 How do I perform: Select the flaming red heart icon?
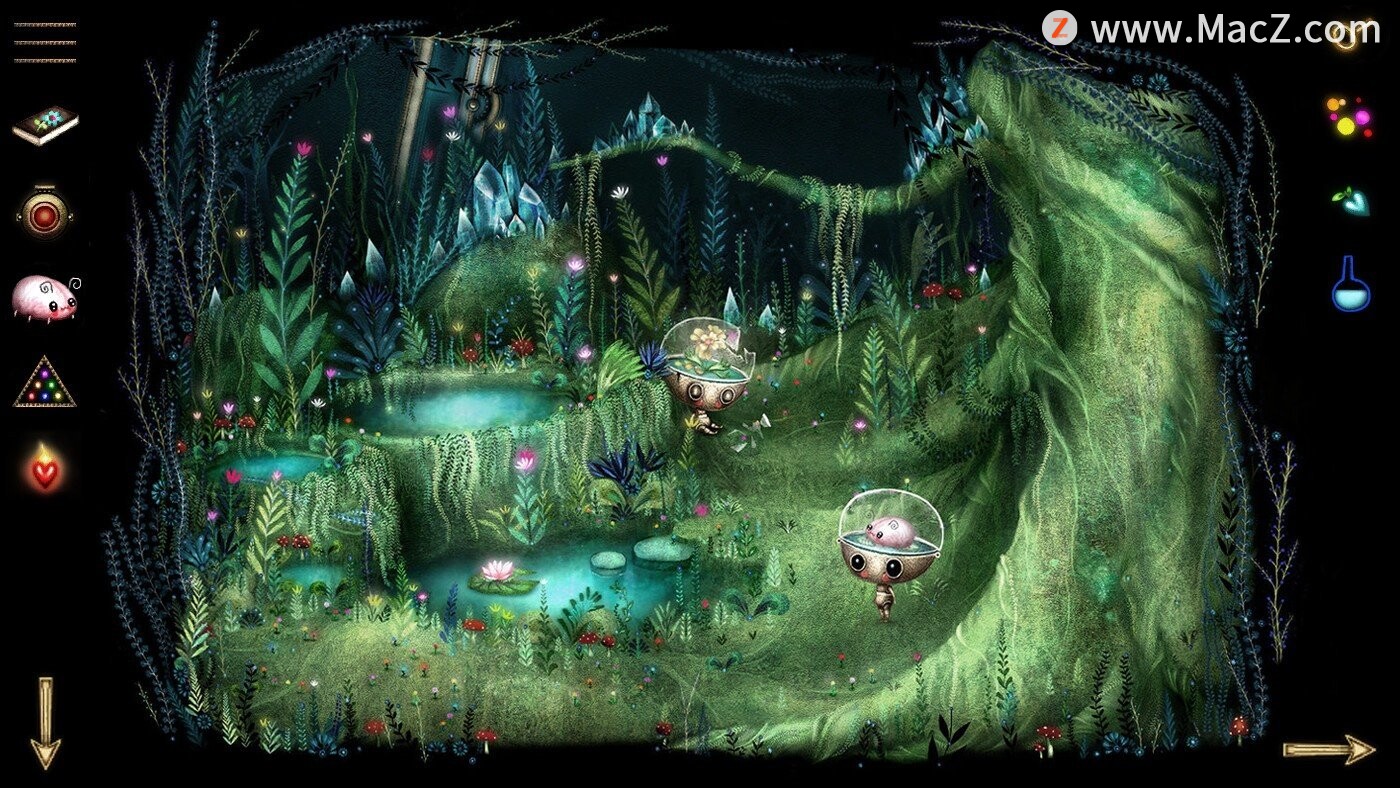click(x=45, y=468)
